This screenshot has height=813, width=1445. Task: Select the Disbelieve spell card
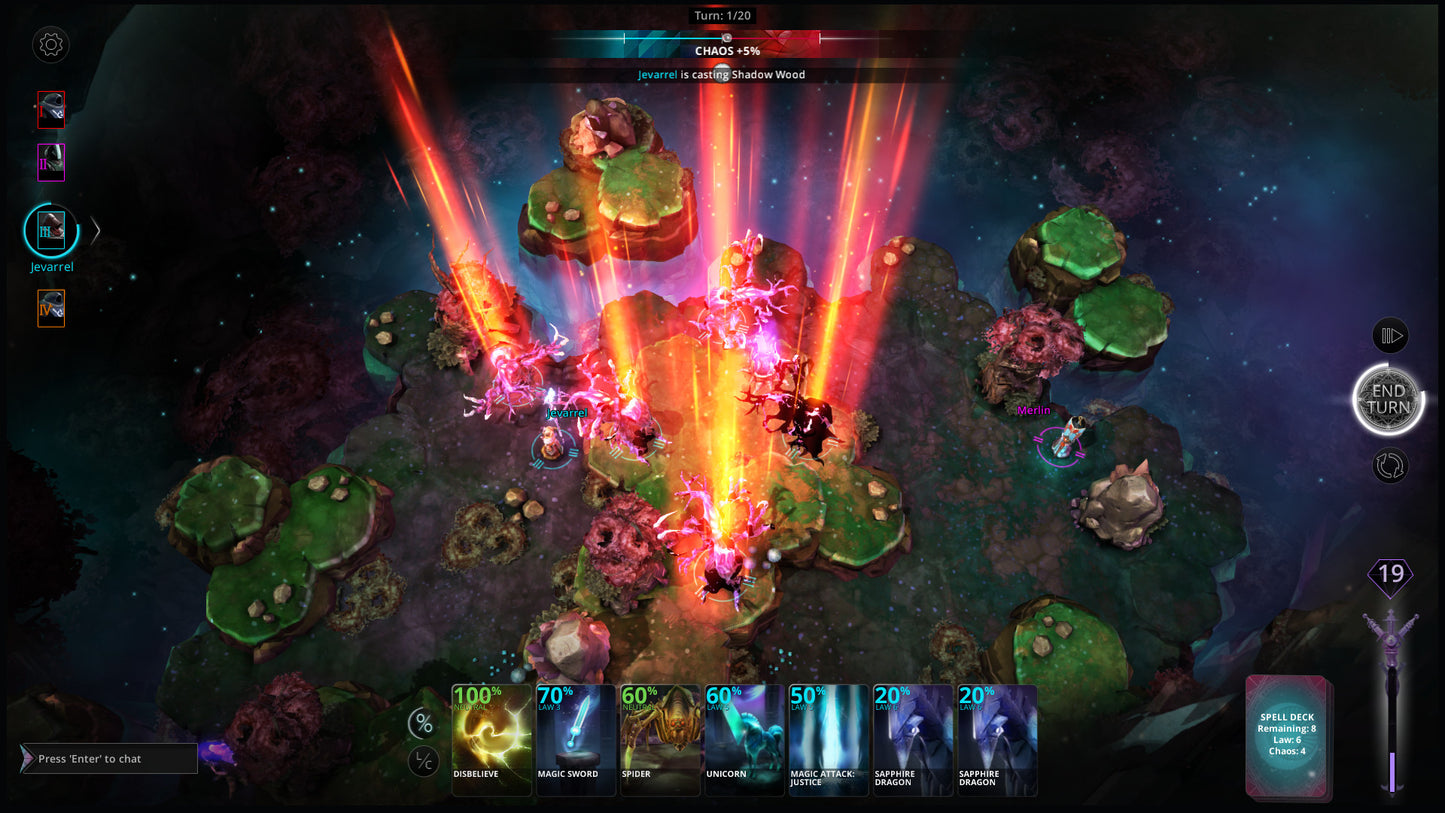(491, 739)
